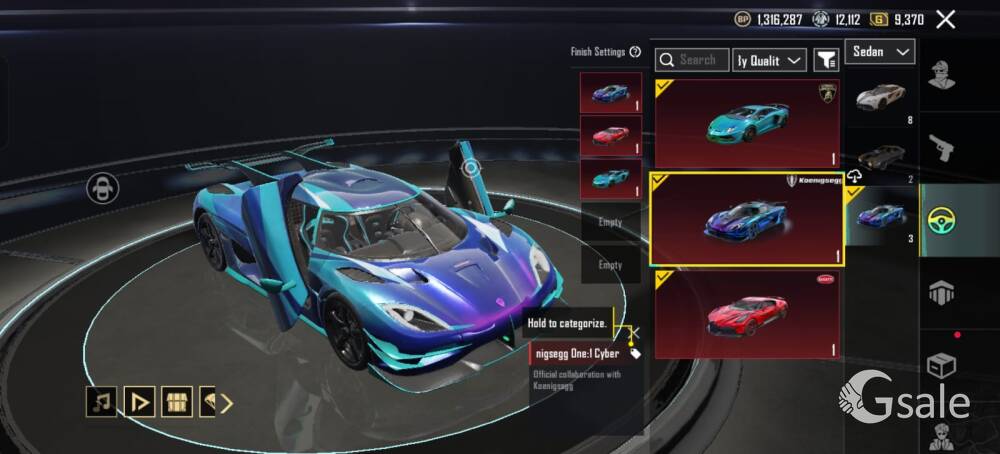Select the red Bugatti skin card
Viewport: 1000px width, 454px height.
747,314
